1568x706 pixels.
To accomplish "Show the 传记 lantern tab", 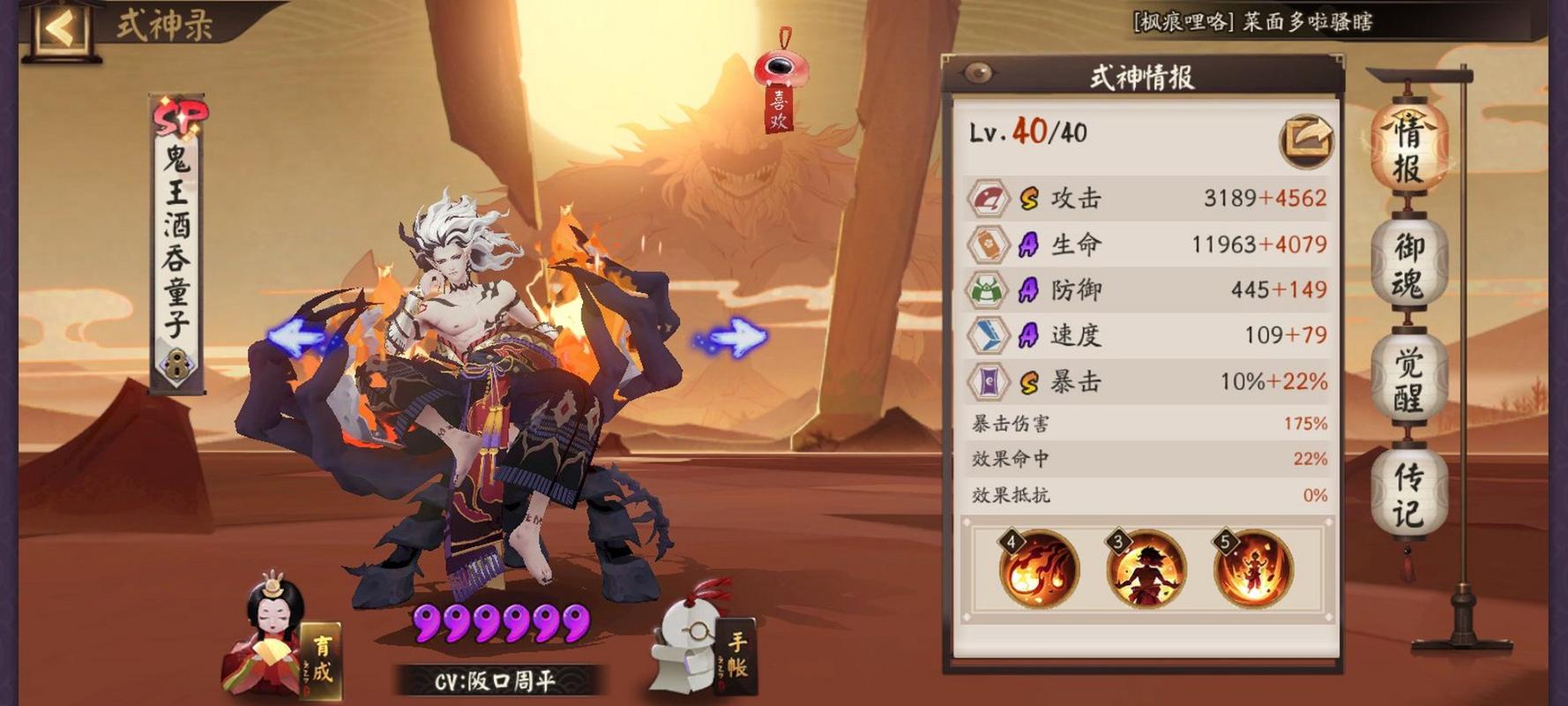I will tap(1408, 492).
